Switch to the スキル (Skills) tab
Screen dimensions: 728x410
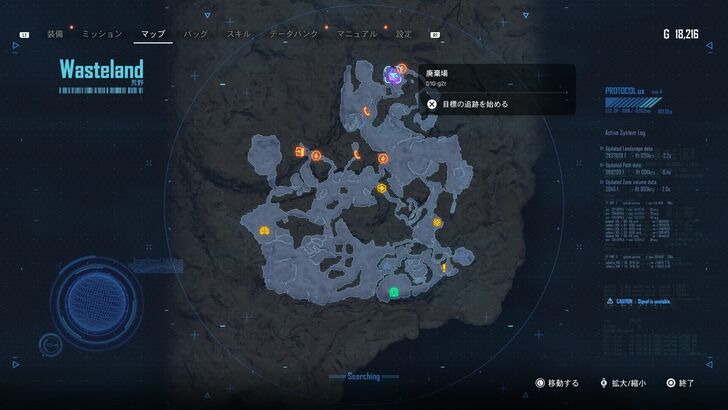coord(239,34)
